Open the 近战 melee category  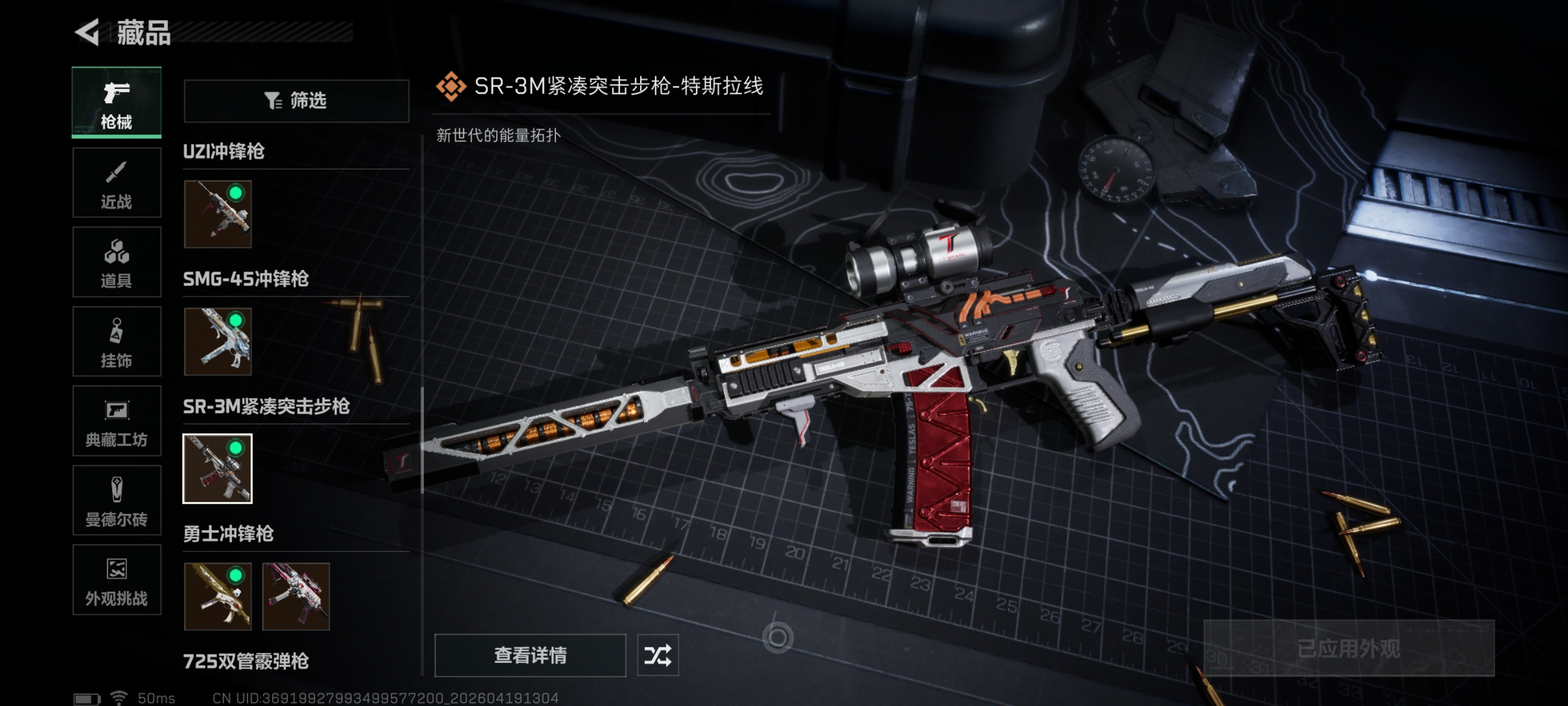point(116,182)
